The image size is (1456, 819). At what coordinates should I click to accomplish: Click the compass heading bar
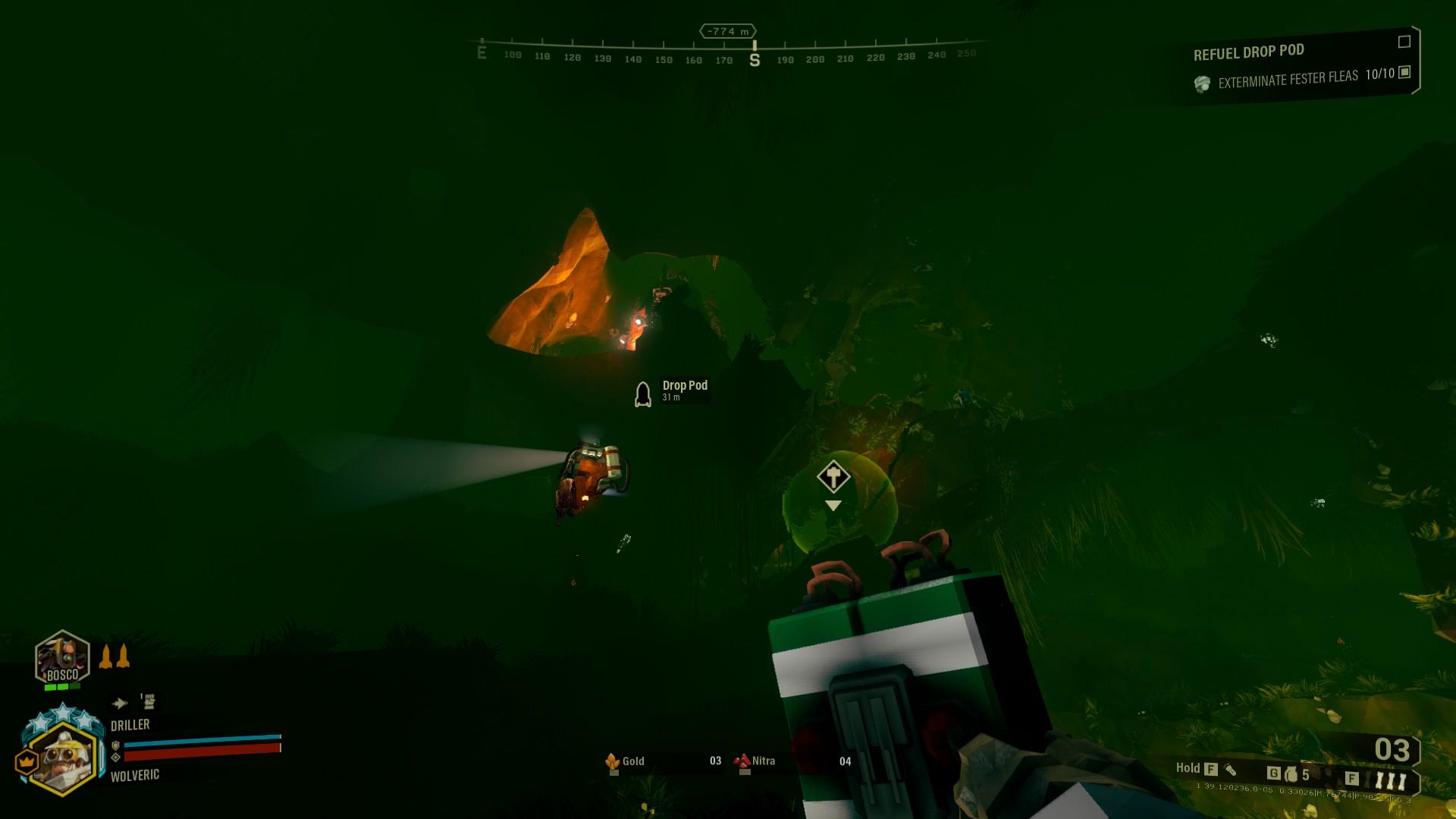tap(728, 53)
